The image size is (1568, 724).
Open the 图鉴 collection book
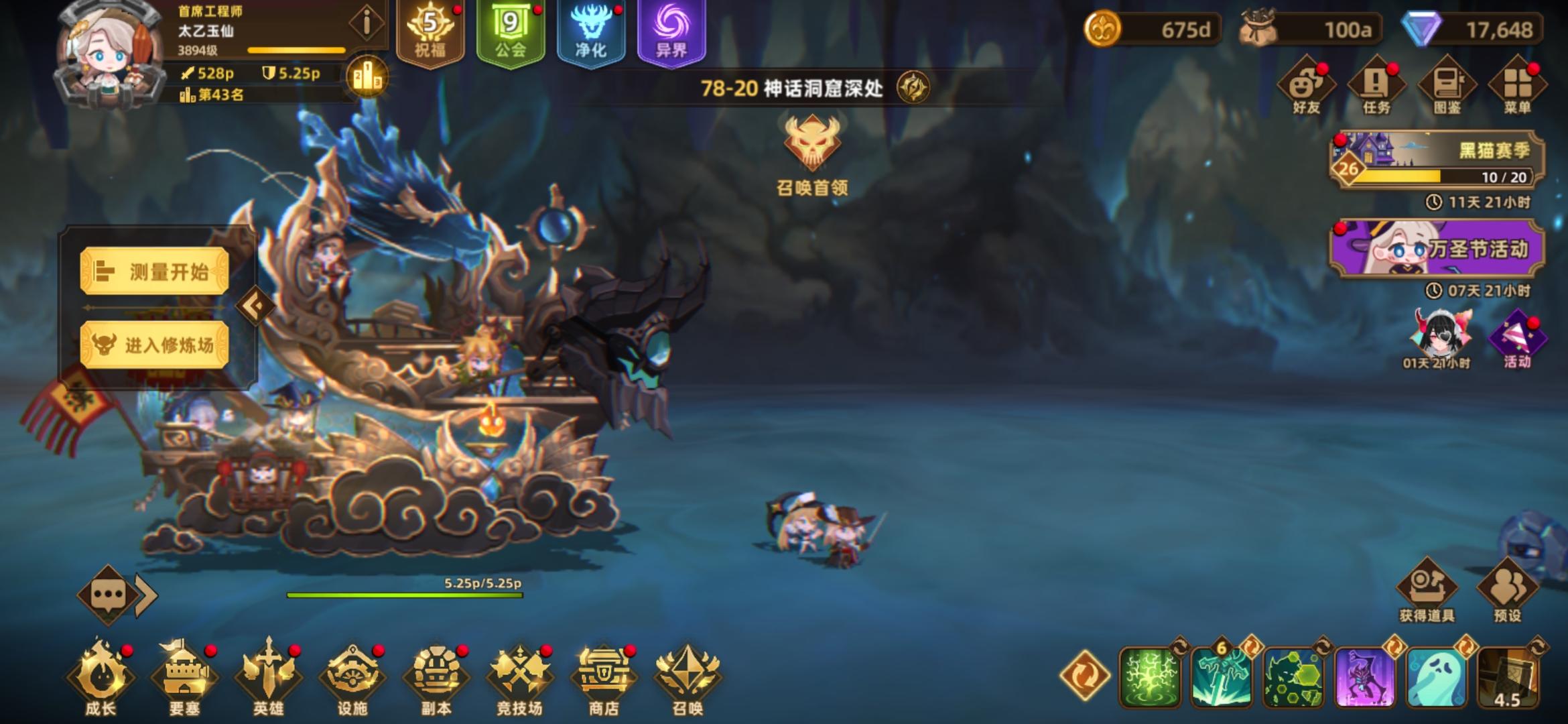tap(1448, 84)
